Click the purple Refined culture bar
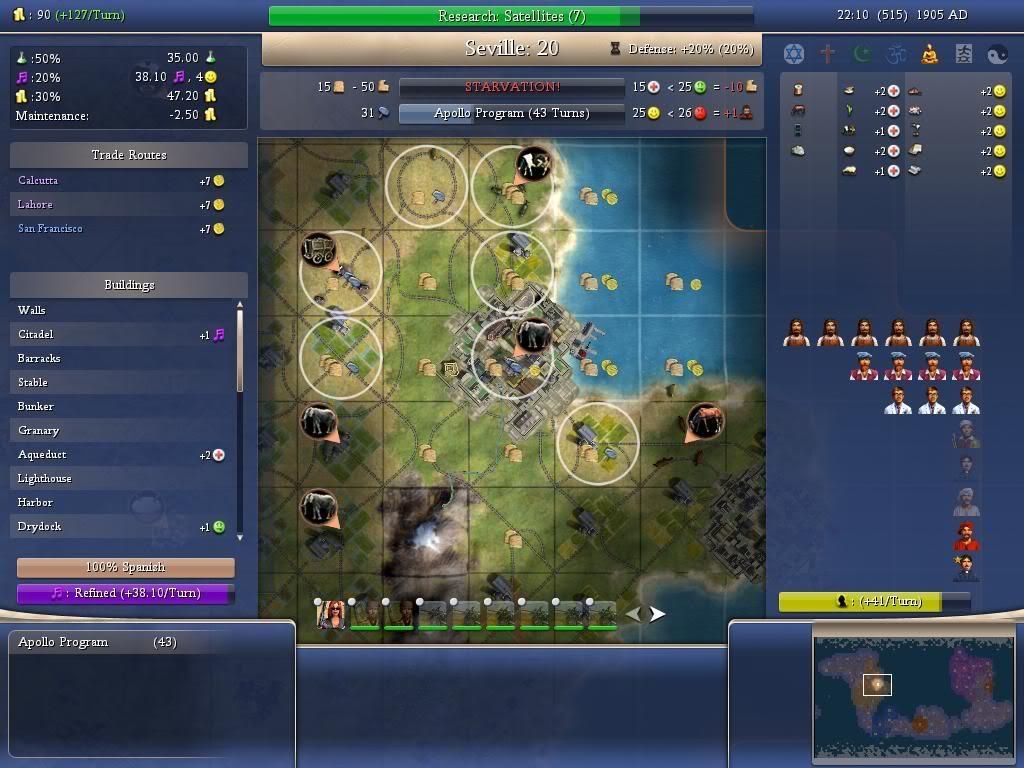 (126, 593)
